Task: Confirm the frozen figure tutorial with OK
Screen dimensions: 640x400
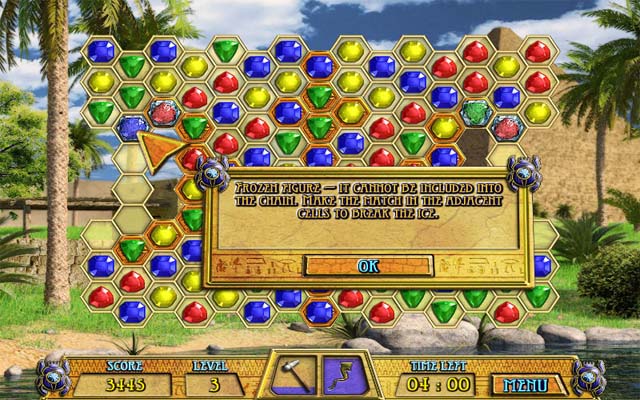Action: pyautogui.click(x=368, y=266)
